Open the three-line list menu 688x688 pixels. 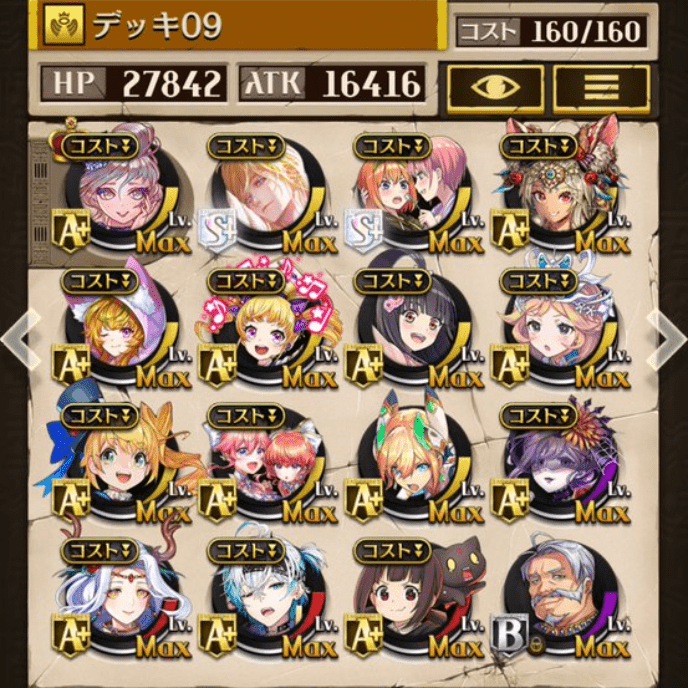point(601,87)
